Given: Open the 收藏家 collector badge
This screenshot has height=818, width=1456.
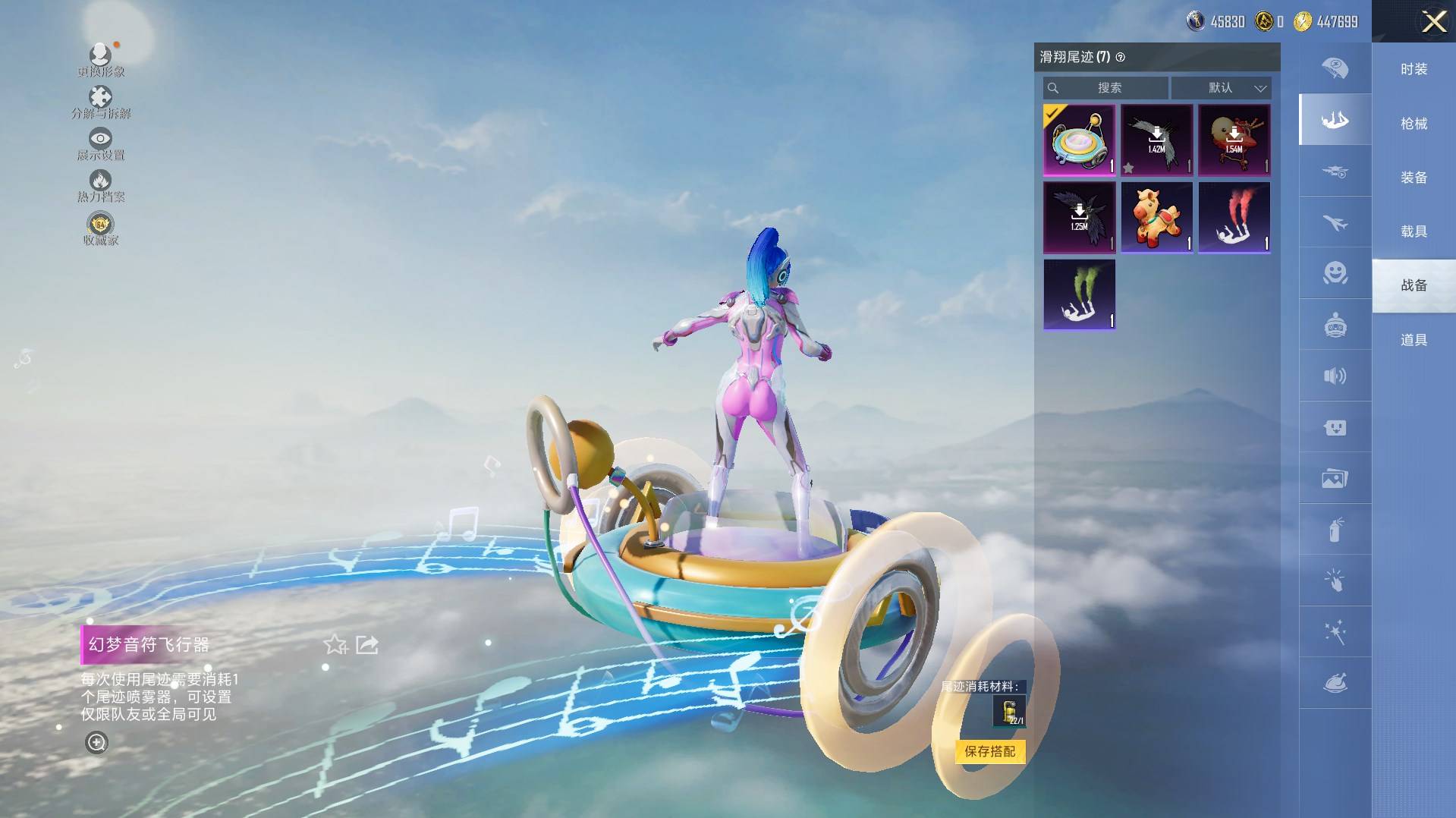Looking at the screenshot, I should click(100, 228).
